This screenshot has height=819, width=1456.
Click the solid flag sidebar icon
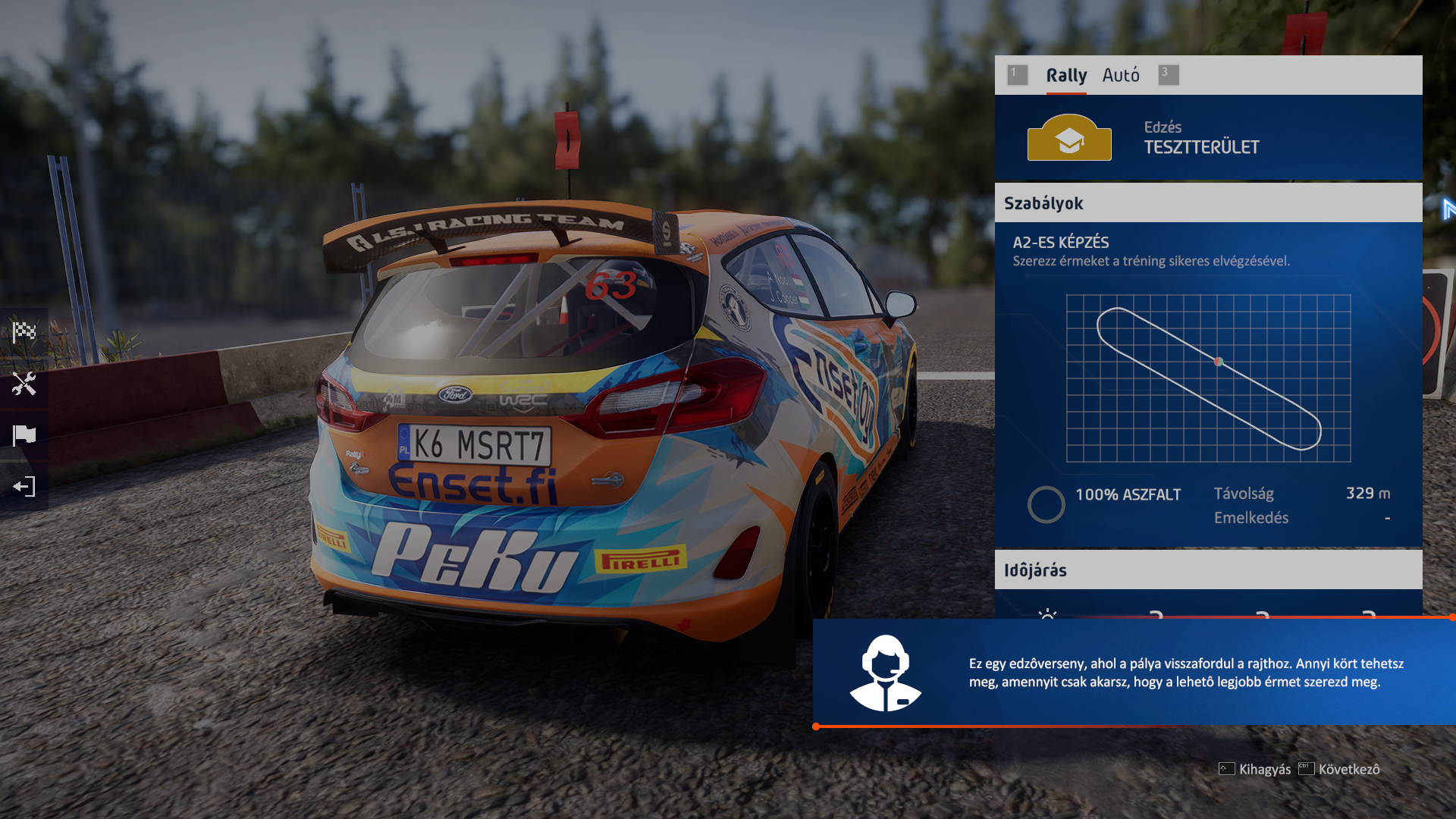[24, 435]
